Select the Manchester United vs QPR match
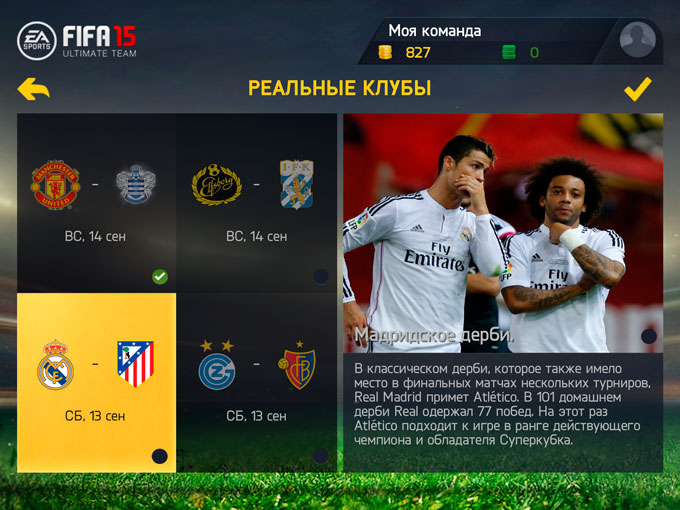Image resolution: width=680 pixels, height=510 pixels. [x=97, y=202]
